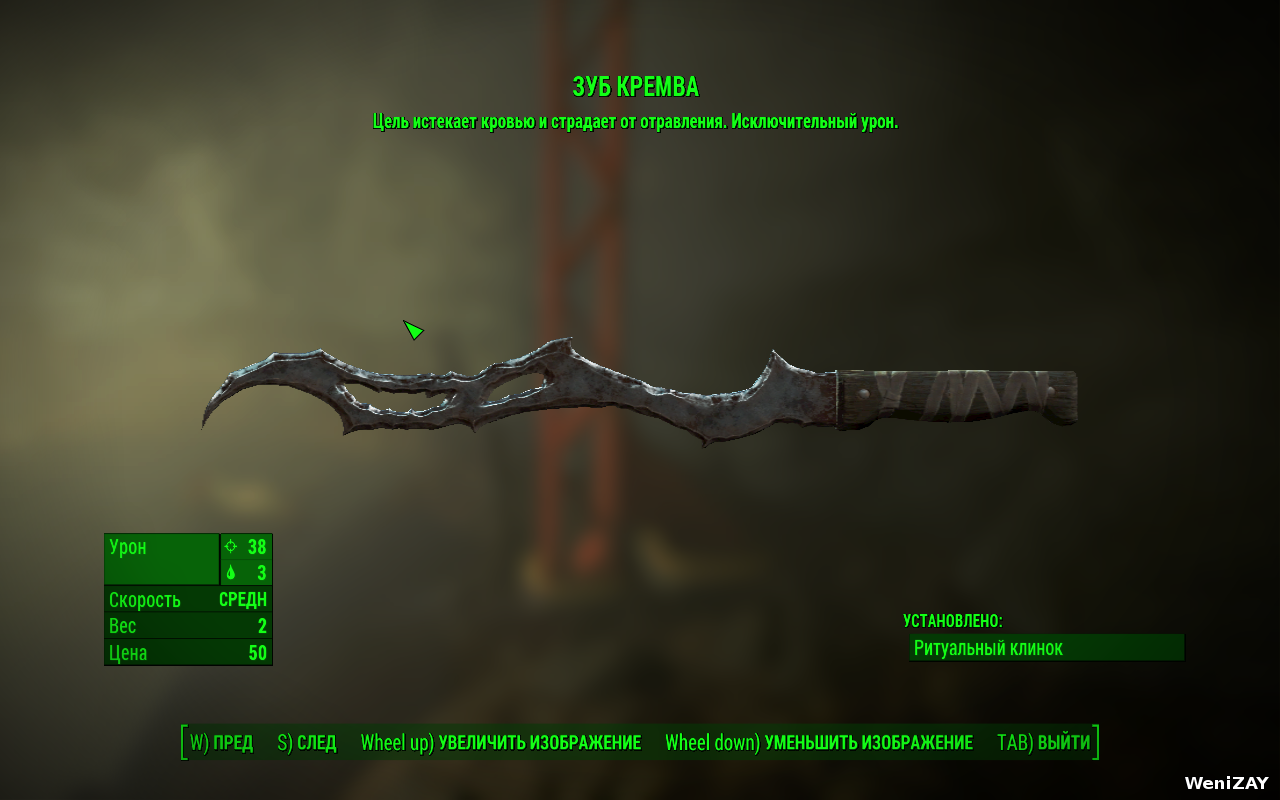Choose УВЕЛИЧИТЬ ИЗОБРАЖЕНИЕ to zoom in
1280x800 pixels.
tap(501, 743)
